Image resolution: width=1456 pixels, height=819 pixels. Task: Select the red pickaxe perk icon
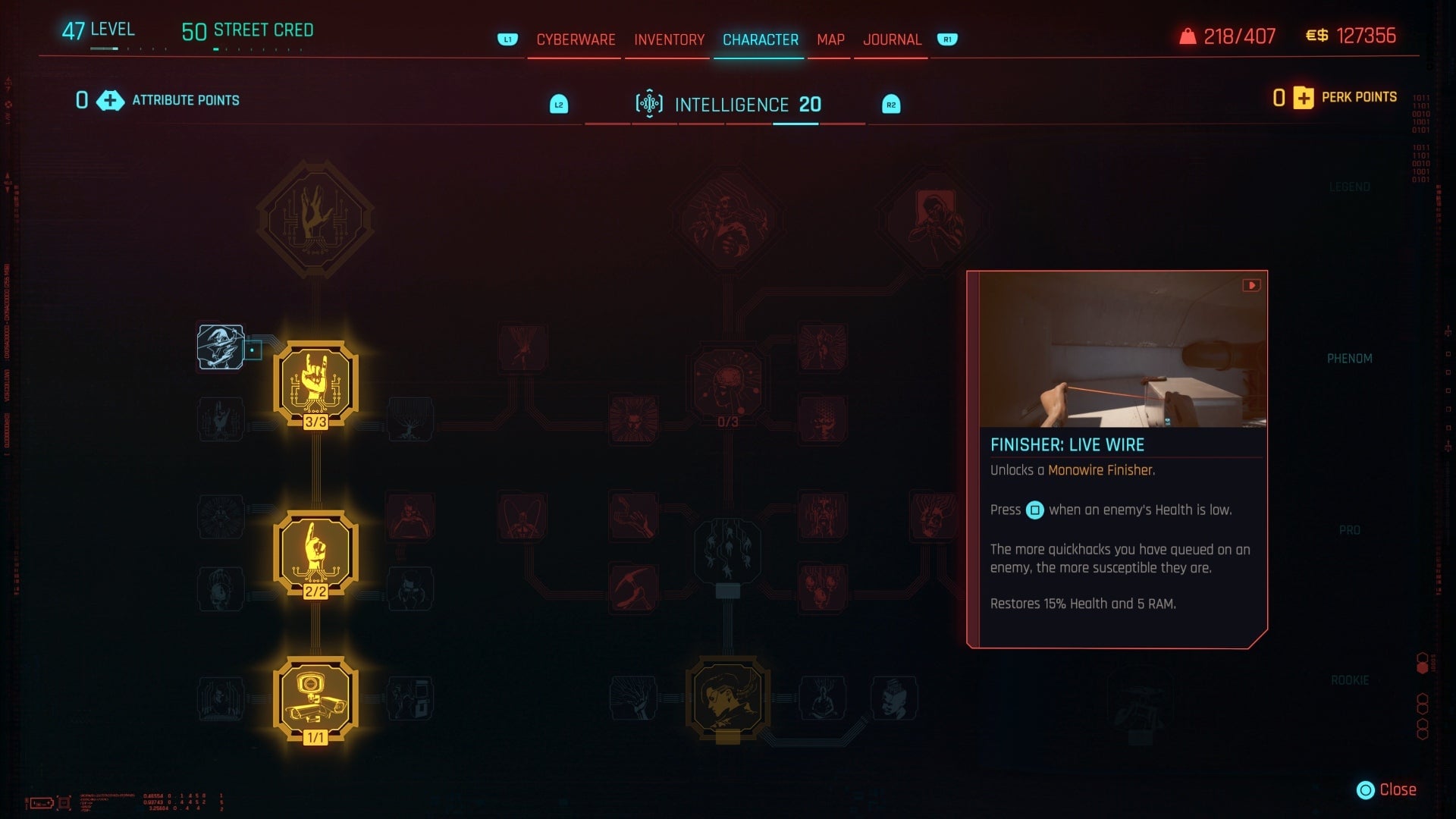pyautogui.click(x=632, y=588)
